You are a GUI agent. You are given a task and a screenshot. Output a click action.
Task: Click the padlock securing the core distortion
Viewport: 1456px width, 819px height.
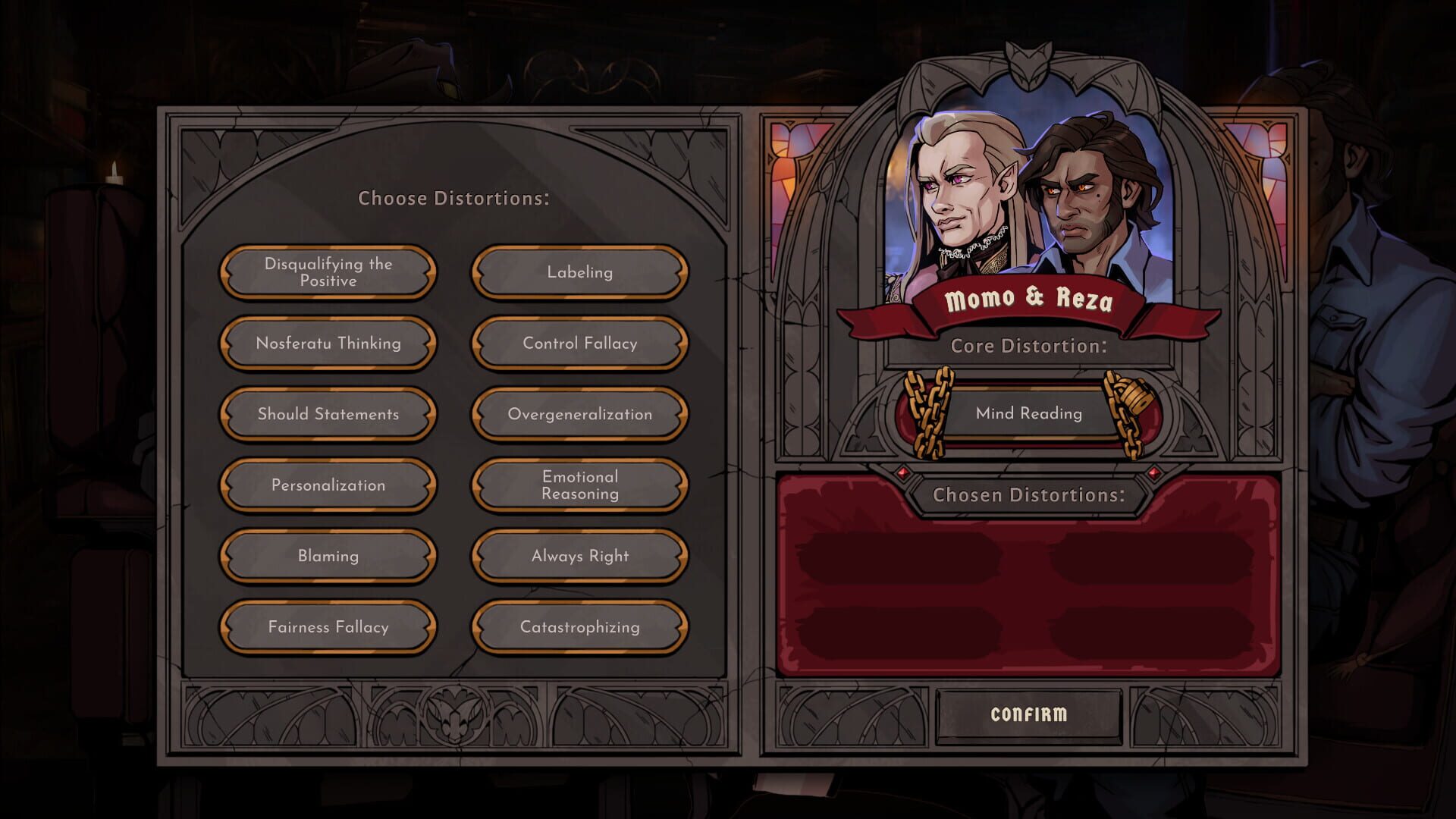[1132, 394]
